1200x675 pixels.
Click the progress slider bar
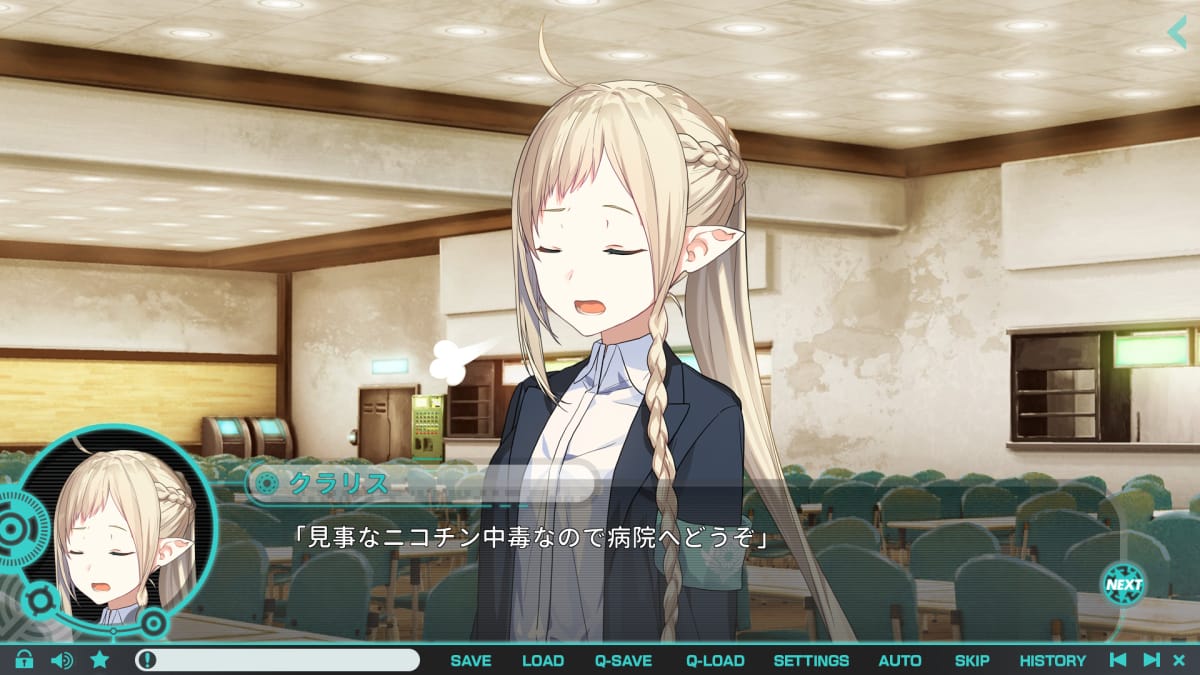[x=278, y=660]
